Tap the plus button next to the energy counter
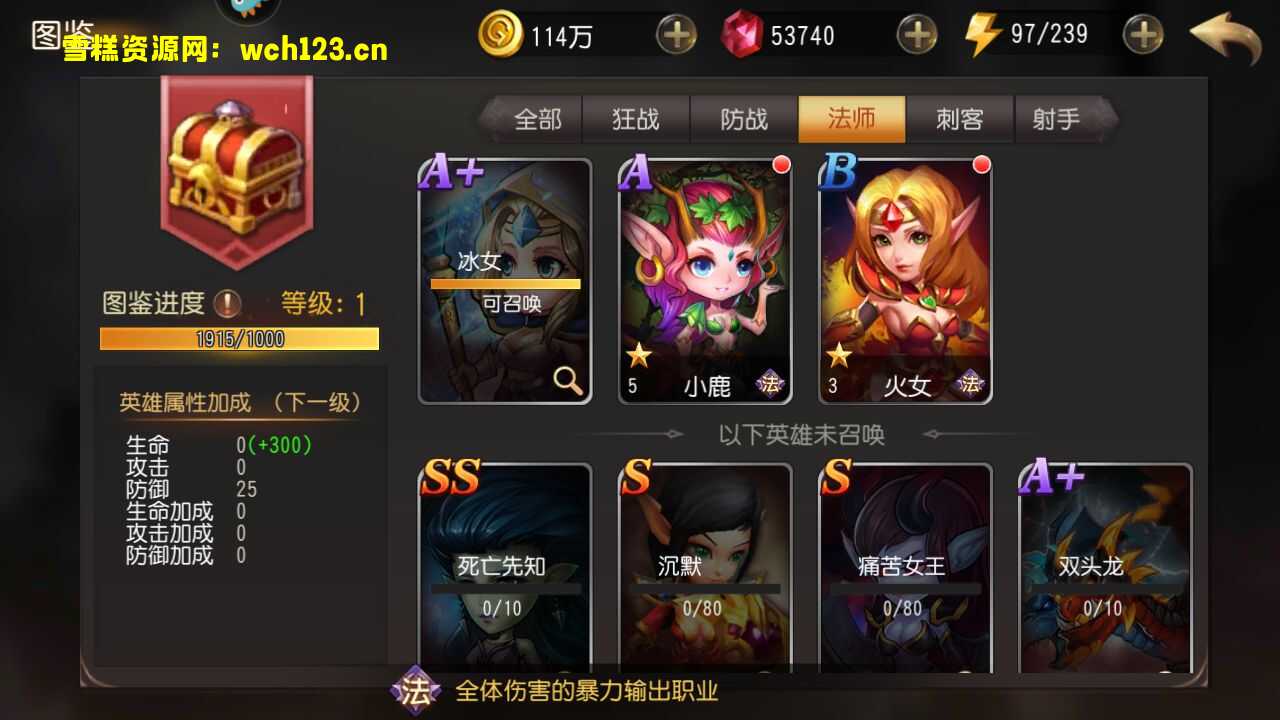This screenshot has height=720, width=1280. (1142, 34)
